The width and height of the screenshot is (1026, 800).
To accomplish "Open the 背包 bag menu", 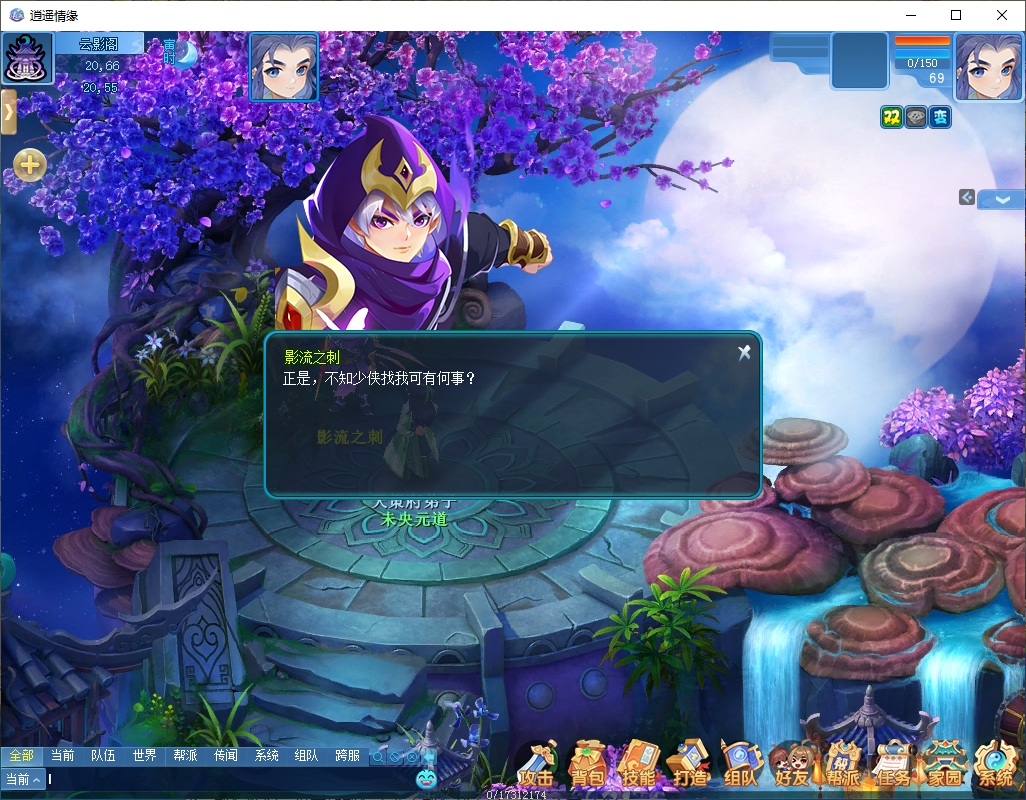I will (588, 767).
